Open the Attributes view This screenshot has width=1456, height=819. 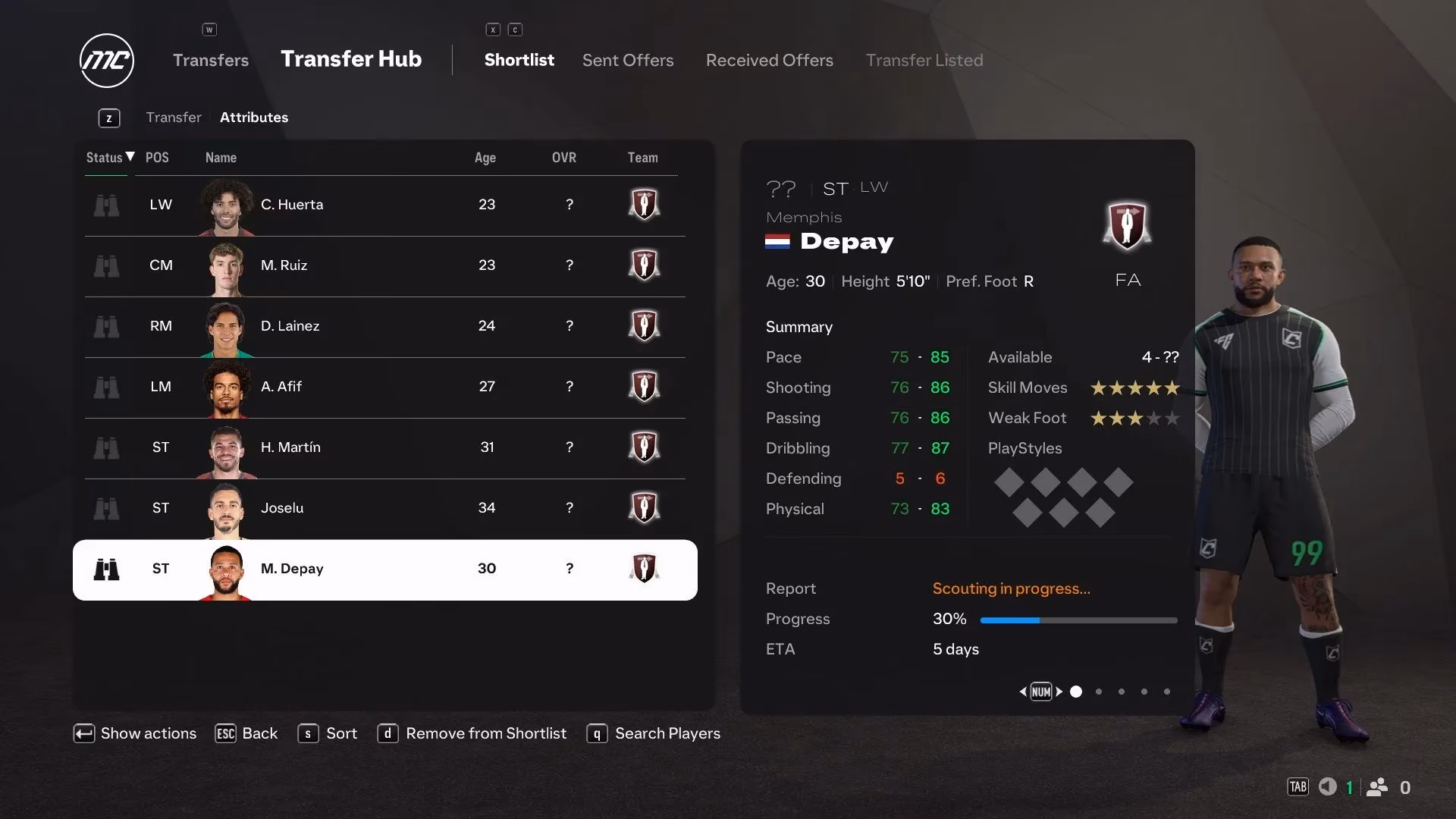pyautogui.click(x=253, y=117)
